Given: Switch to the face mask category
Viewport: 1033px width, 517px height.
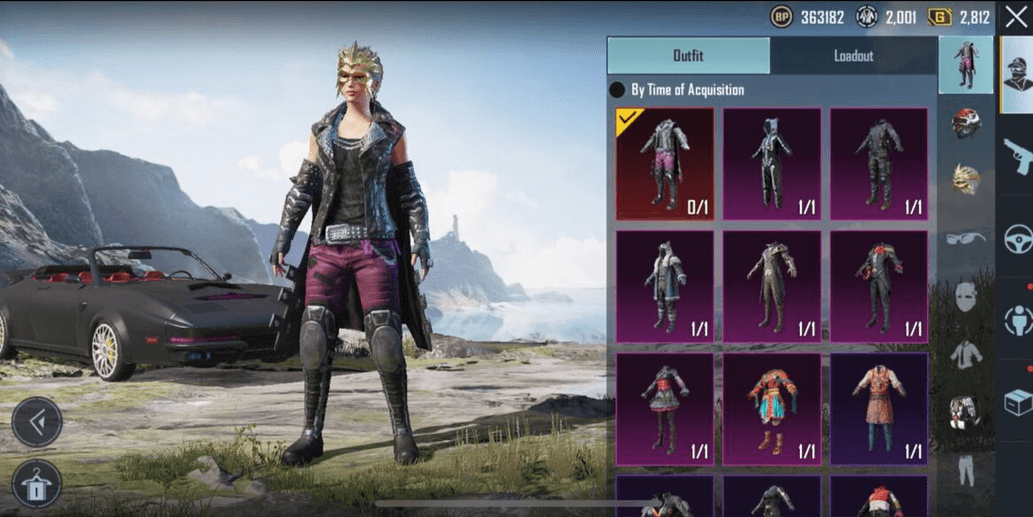Looking at the screenshot, I should click(966, 296).
